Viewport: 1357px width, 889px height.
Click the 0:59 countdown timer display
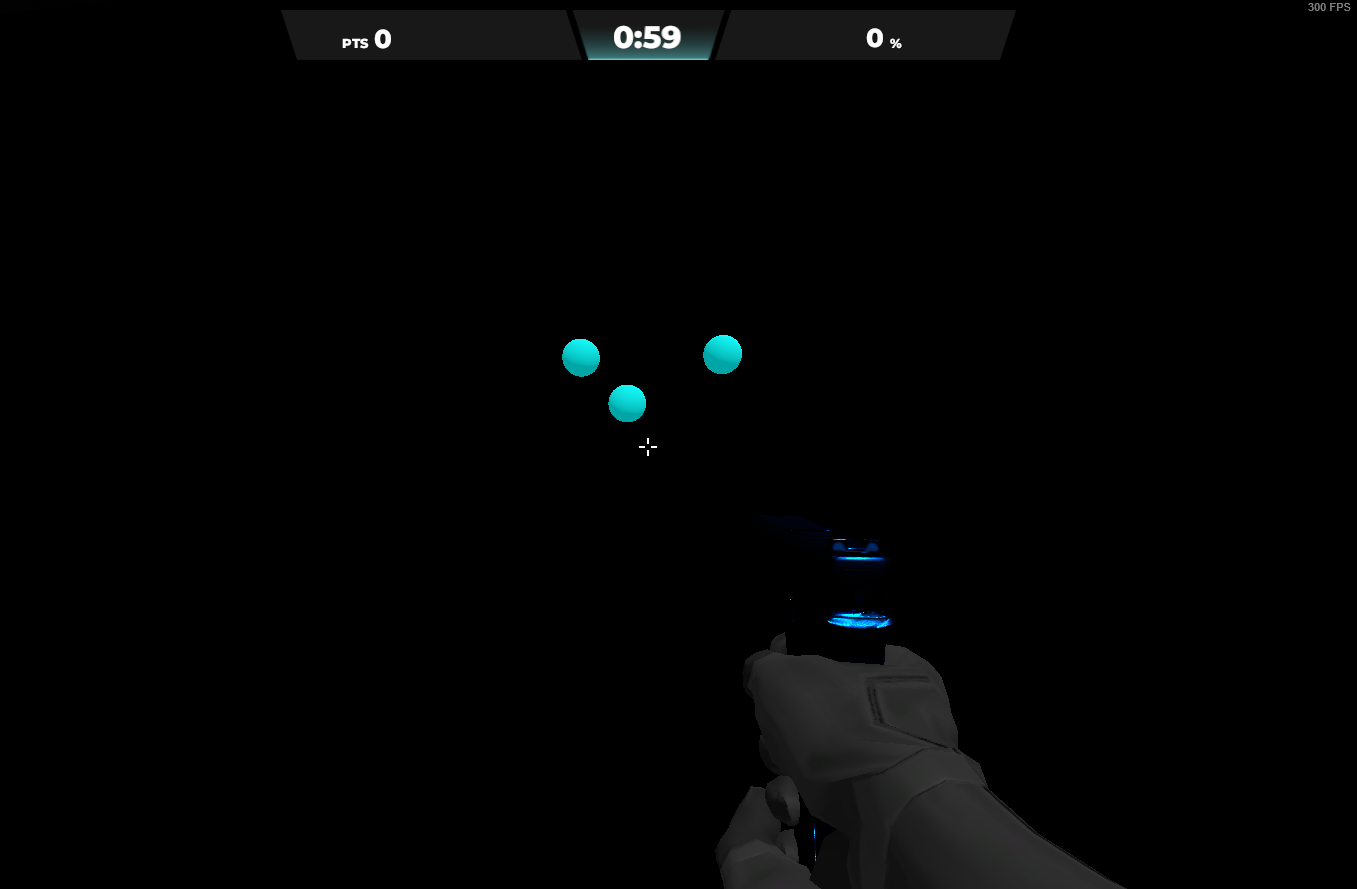coord(648,36)
